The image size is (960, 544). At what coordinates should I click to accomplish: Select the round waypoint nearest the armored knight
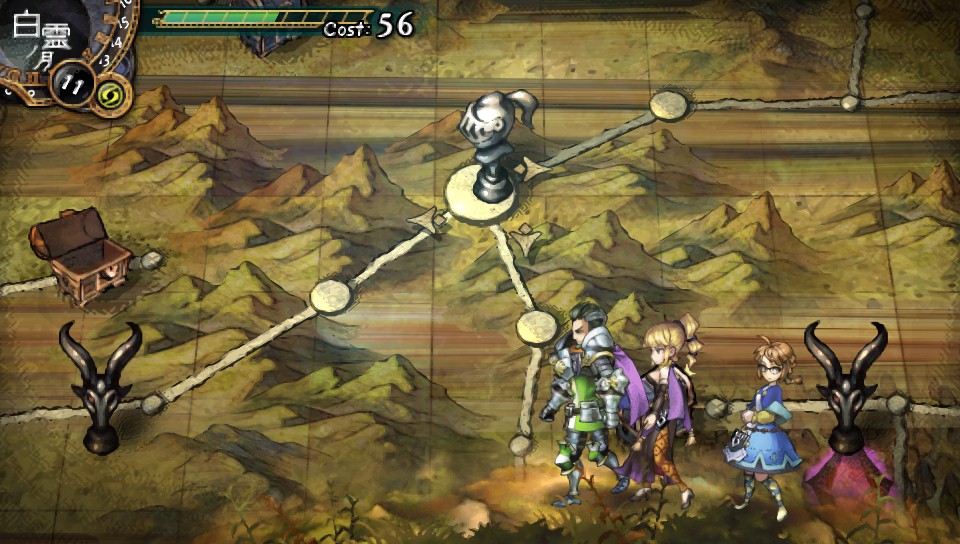(537, 326)
